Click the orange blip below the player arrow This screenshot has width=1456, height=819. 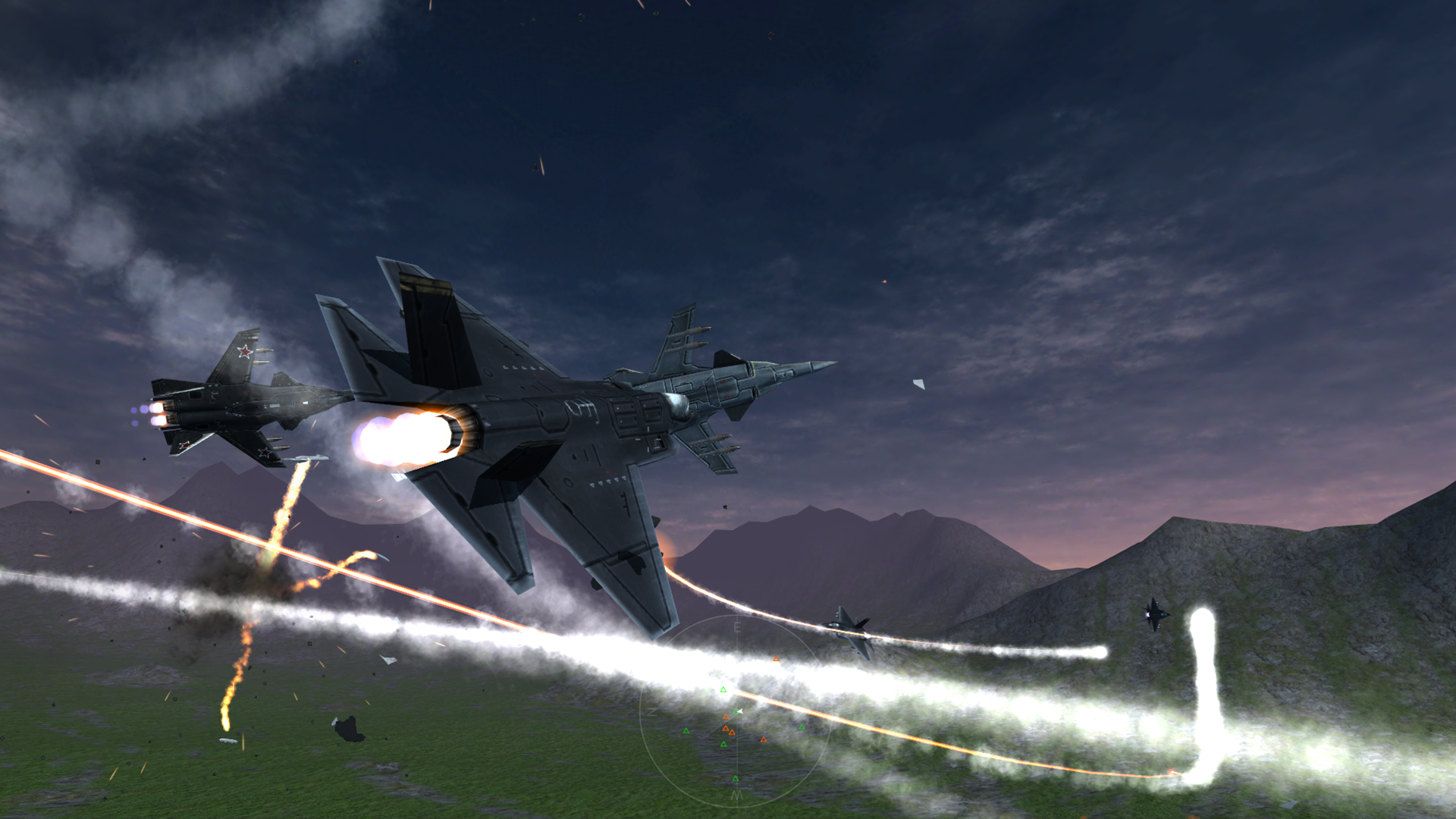point(726,716)
